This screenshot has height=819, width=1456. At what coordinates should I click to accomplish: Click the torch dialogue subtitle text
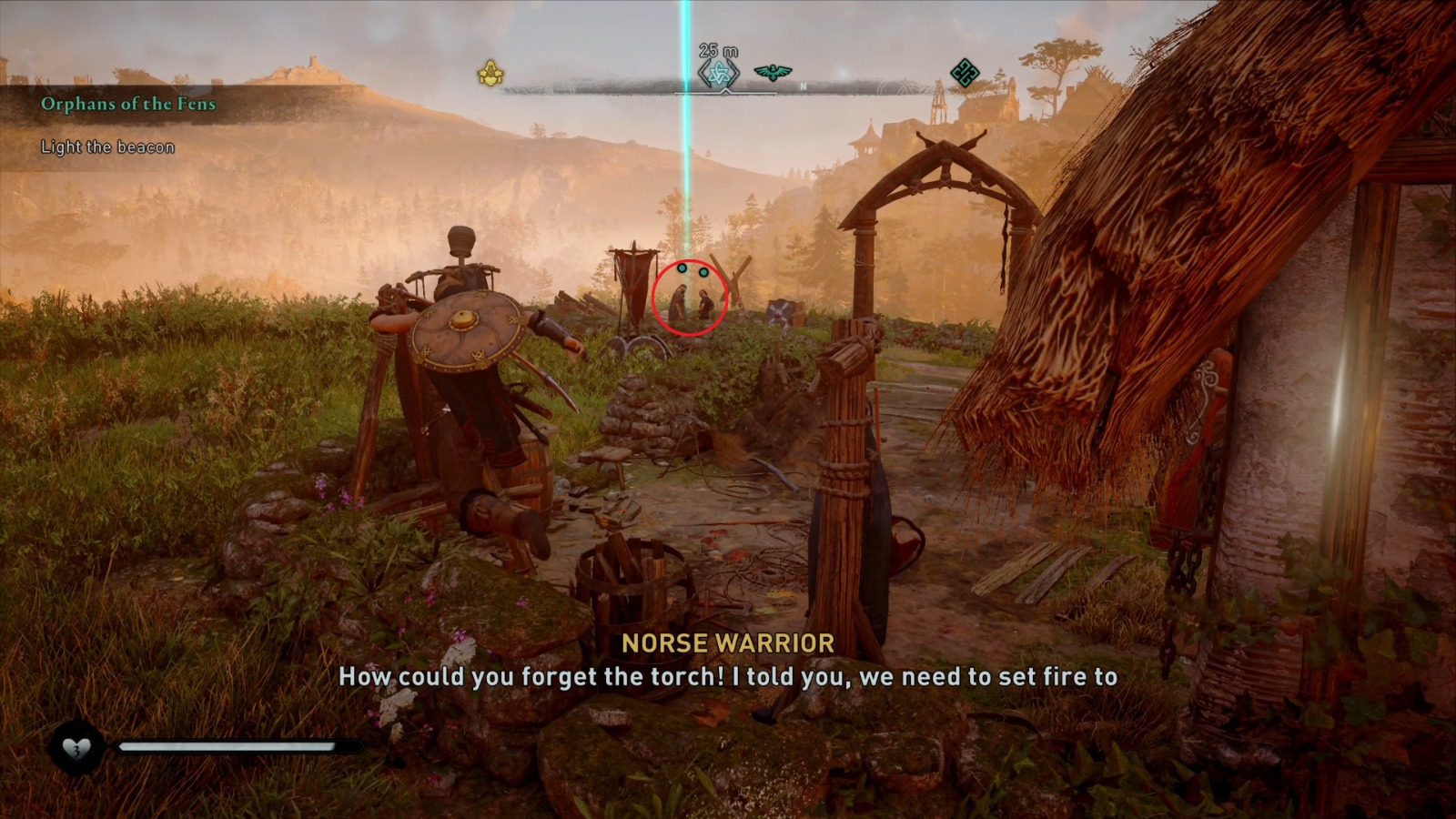tap(728, 677)
